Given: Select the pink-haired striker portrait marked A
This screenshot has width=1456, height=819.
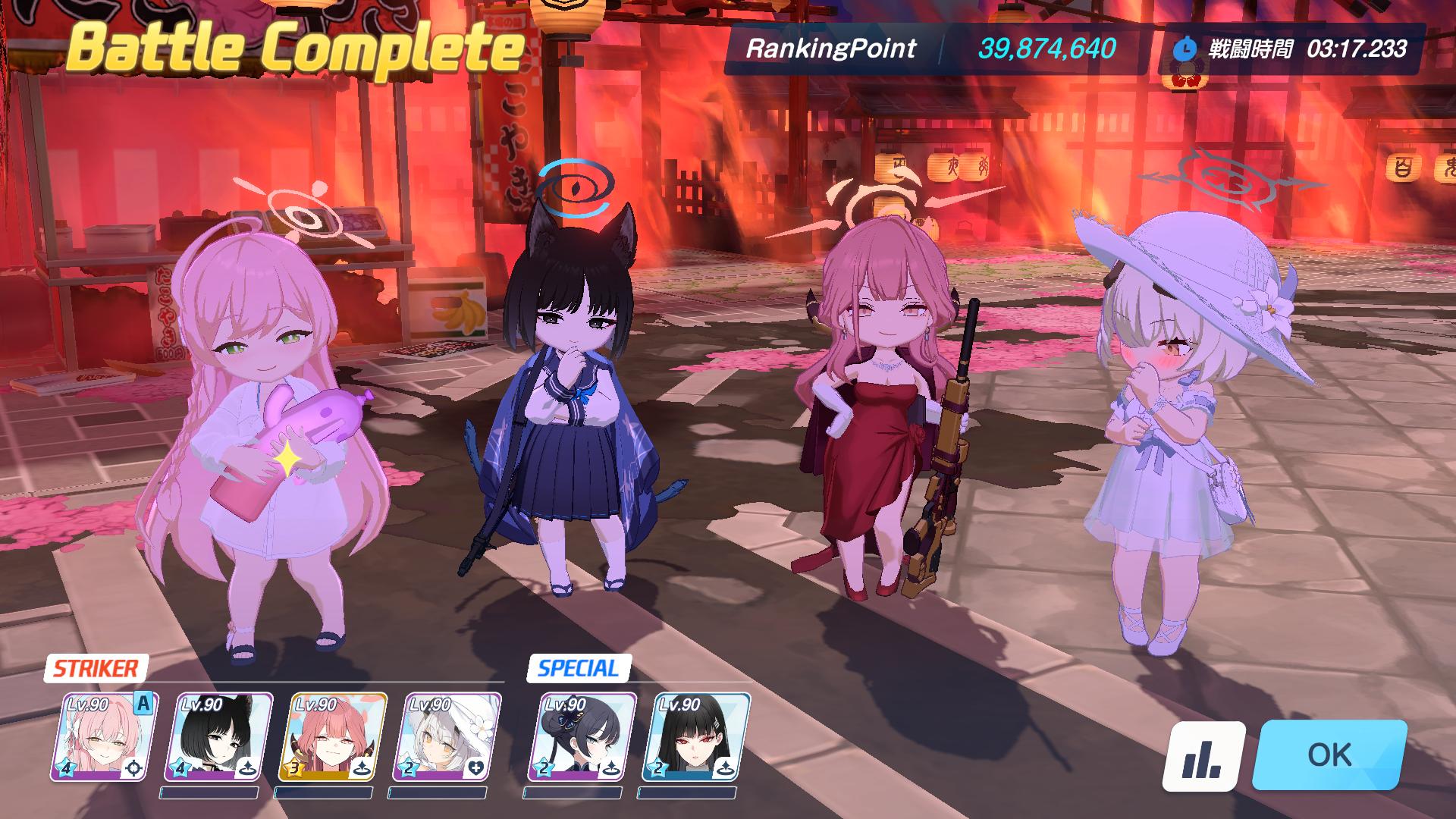Looking at the screenshot, I should coord(104,737).
